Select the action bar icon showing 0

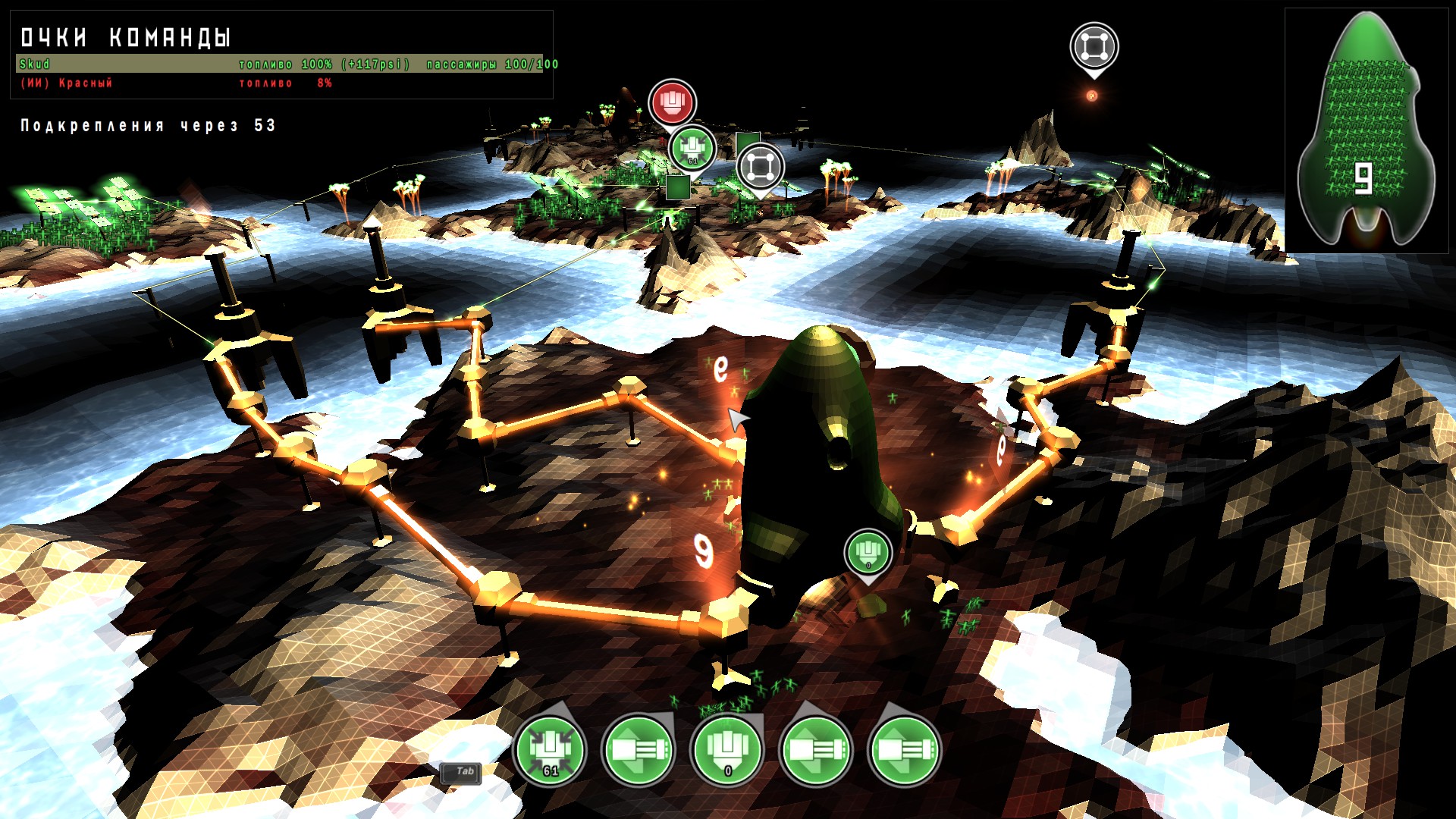click(x=726, y=750)
